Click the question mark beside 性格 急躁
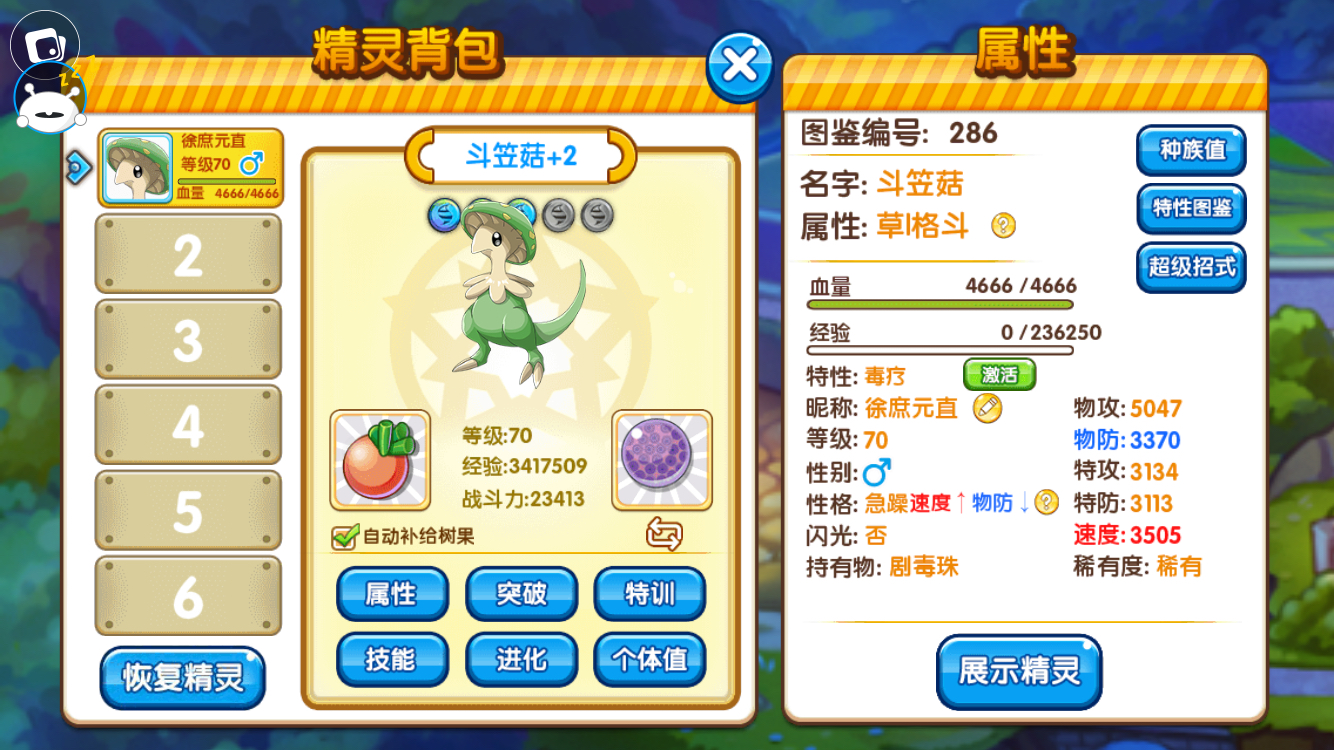This screenshot has height=750, width=1334. [1047, 503]
